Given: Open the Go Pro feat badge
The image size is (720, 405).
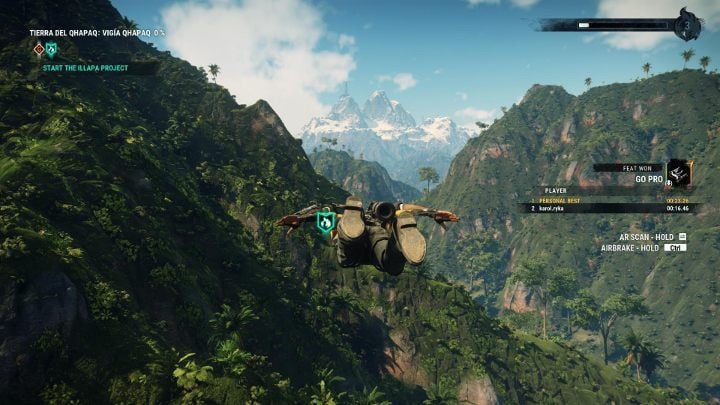Looking at the screenshot, I should (678, 173).
